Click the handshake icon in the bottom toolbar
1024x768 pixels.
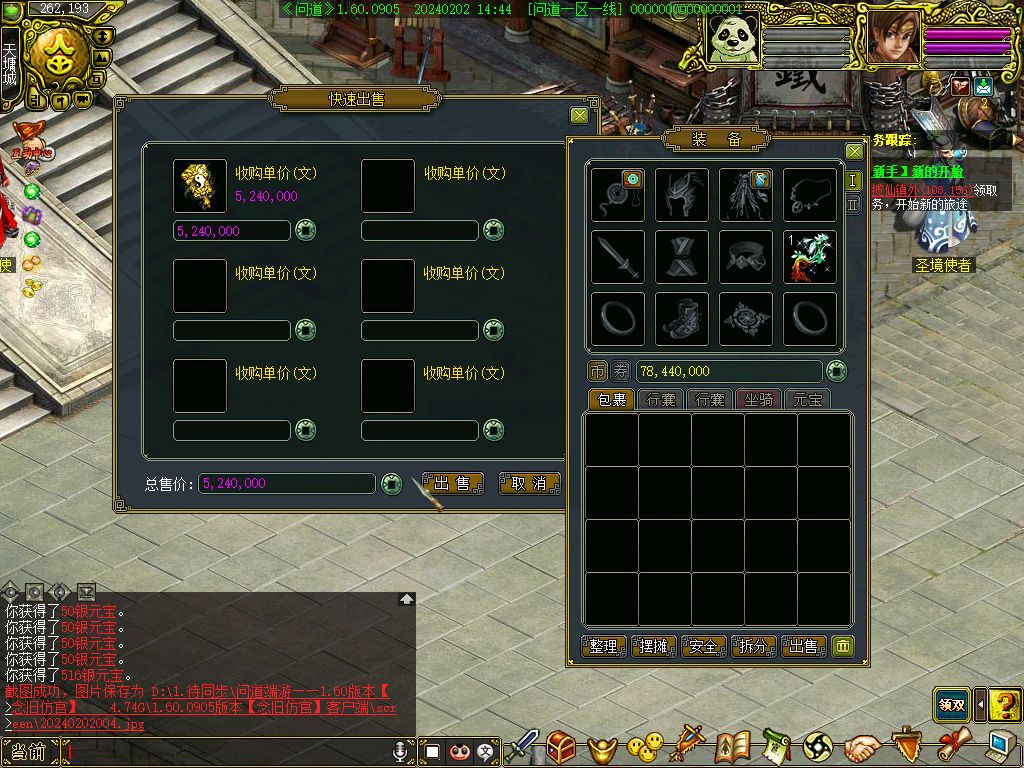[x=861, y=746]
